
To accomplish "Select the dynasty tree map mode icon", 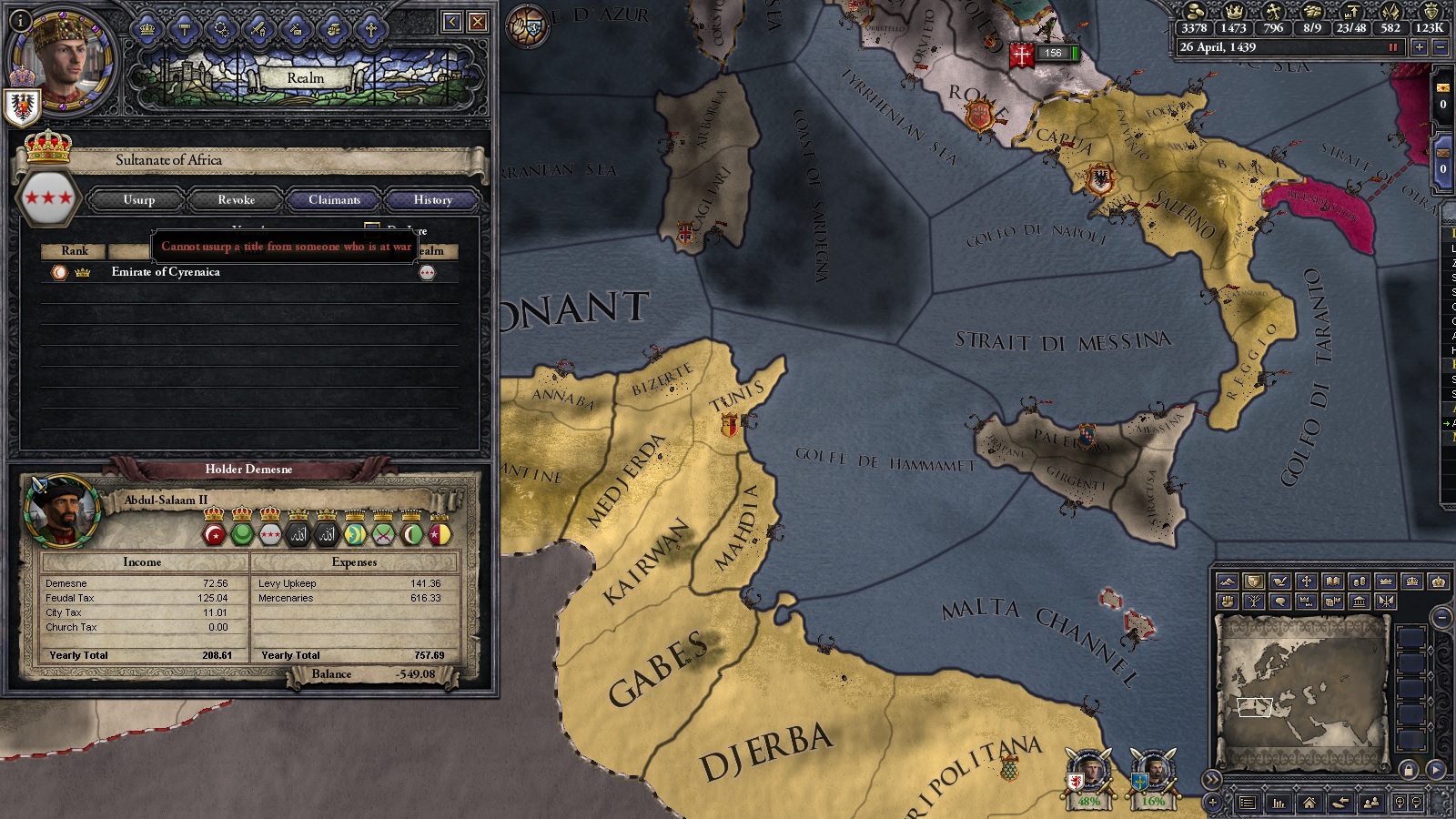I will point(1254,602).
